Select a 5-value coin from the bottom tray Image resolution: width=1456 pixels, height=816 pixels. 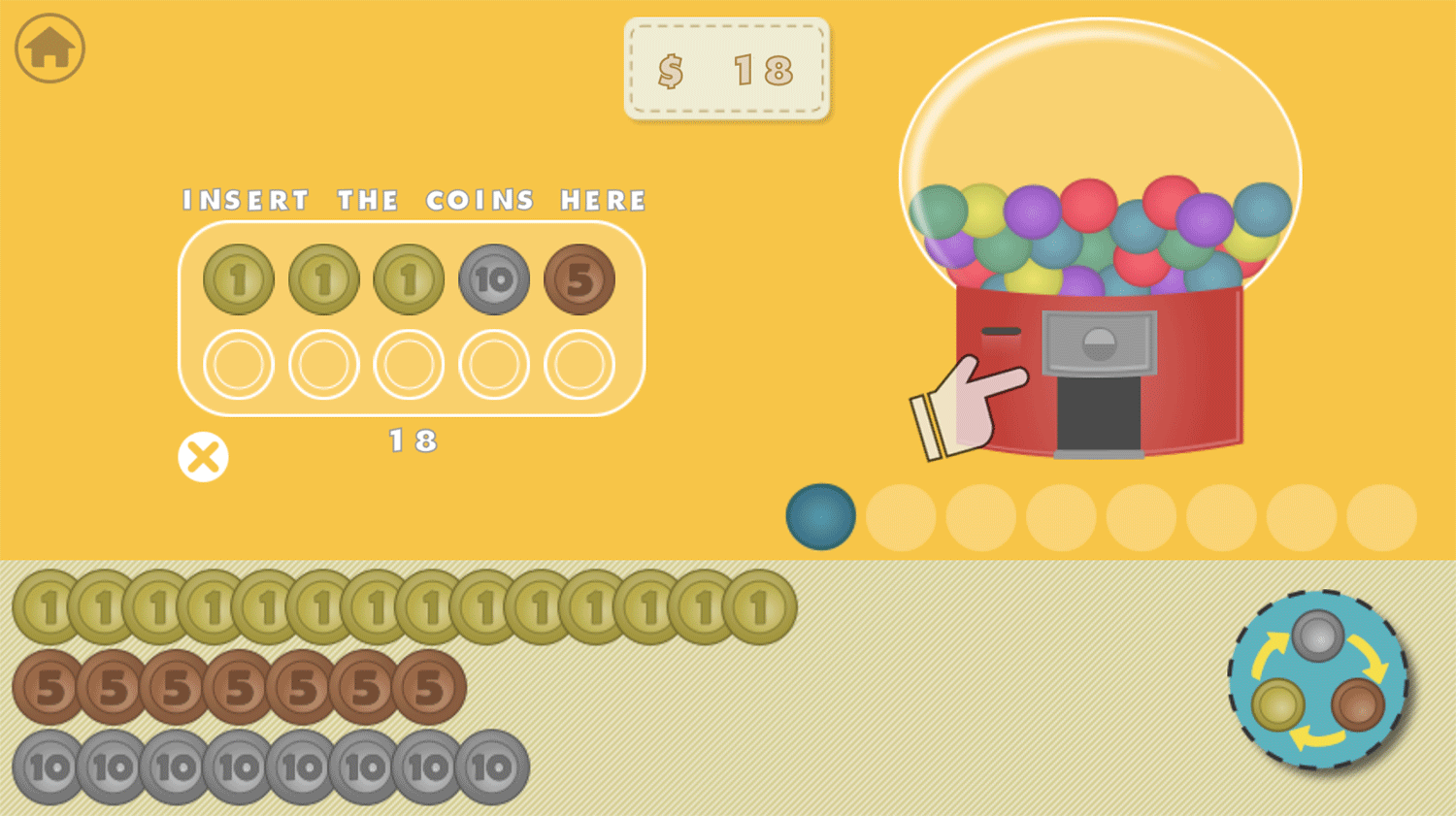50,686
